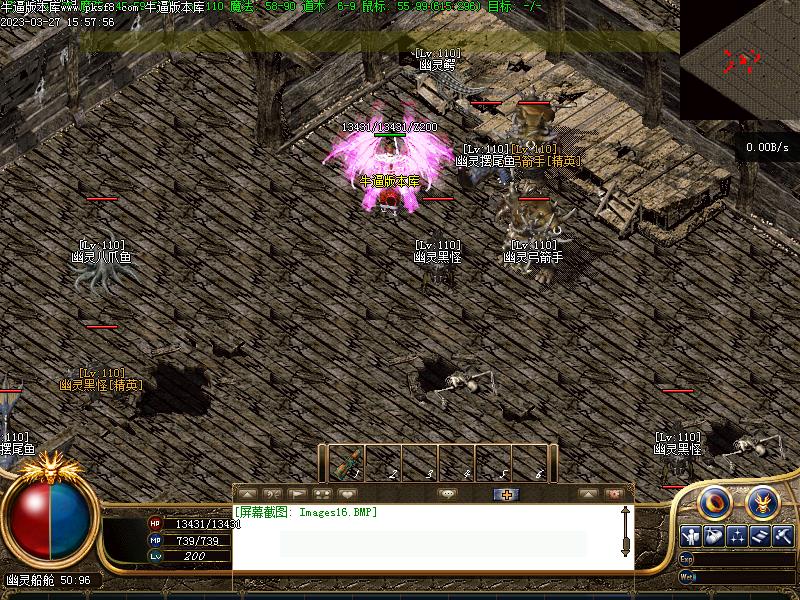Click the speech bubble chat button
Viewport: 800px width, 600px height.
[448, 494]
